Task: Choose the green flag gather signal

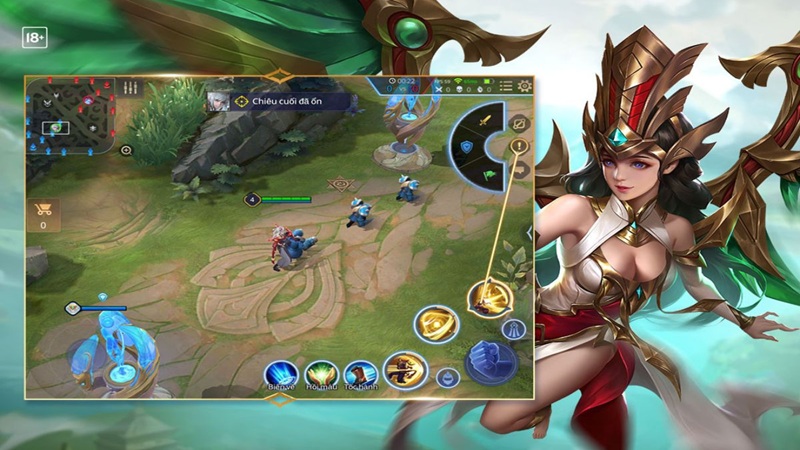Action: click(488, 173)
